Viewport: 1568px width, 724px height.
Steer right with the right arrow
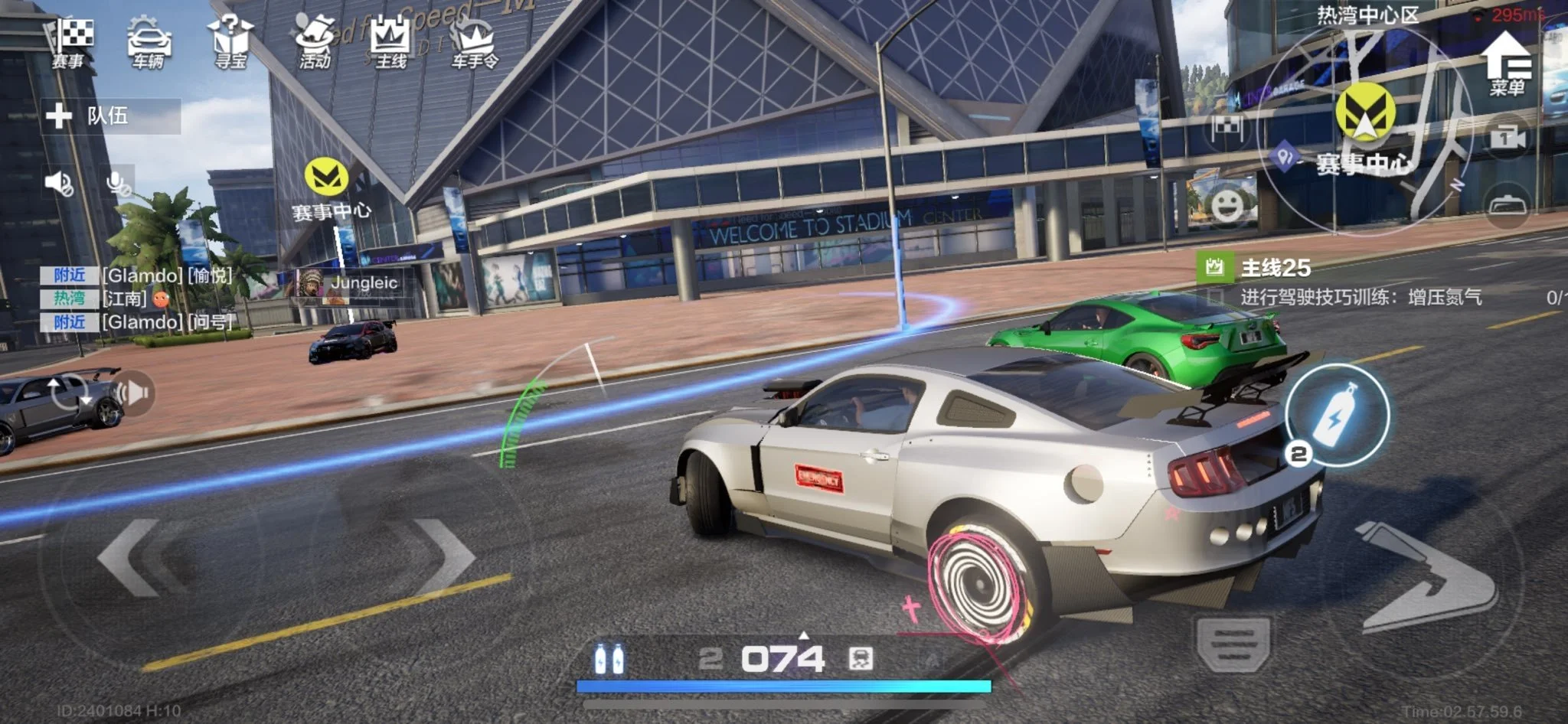[444, 557]
